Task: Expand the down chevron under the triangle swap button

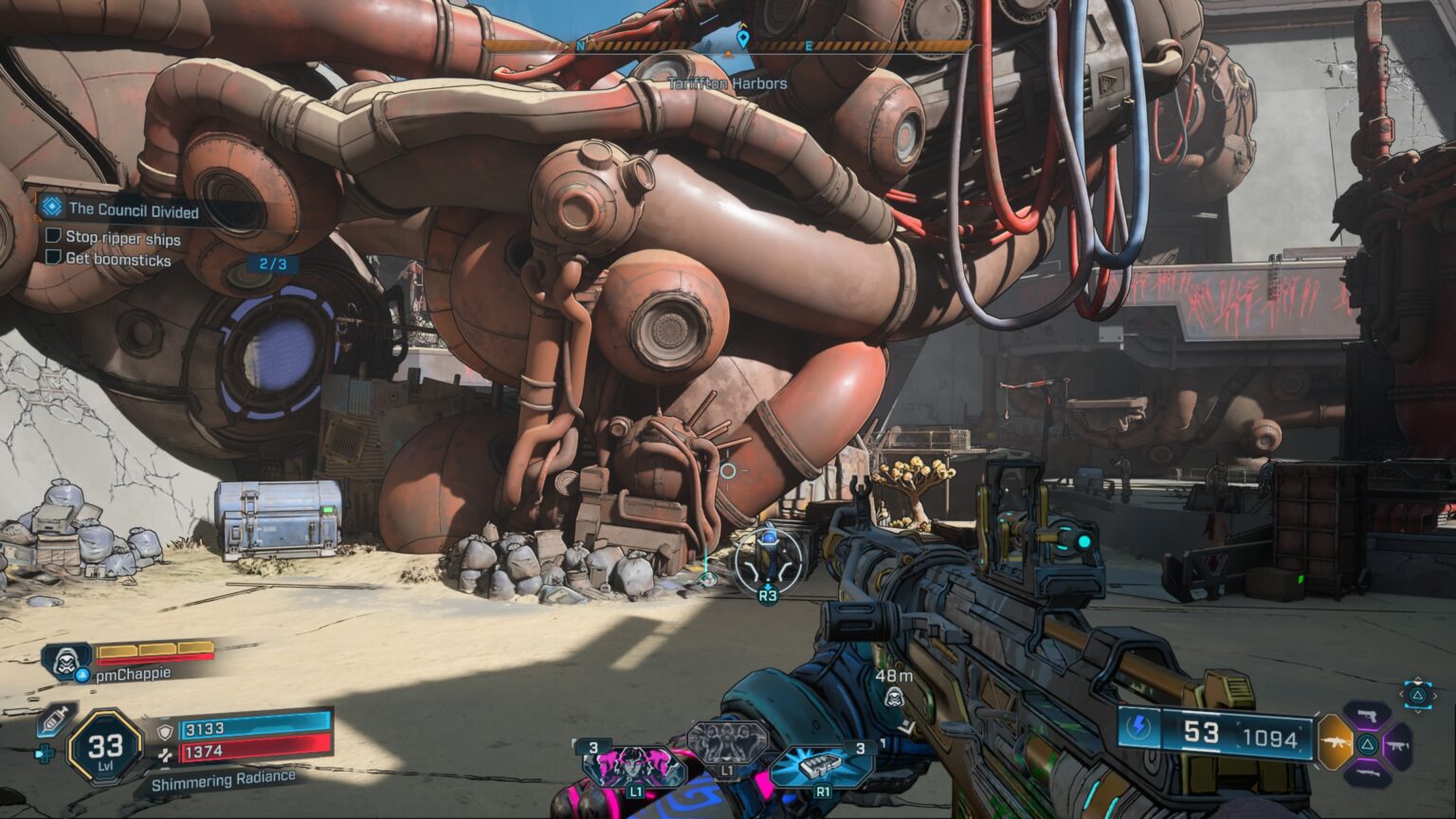Action: pyautogui.click(x=1418, y=712)
